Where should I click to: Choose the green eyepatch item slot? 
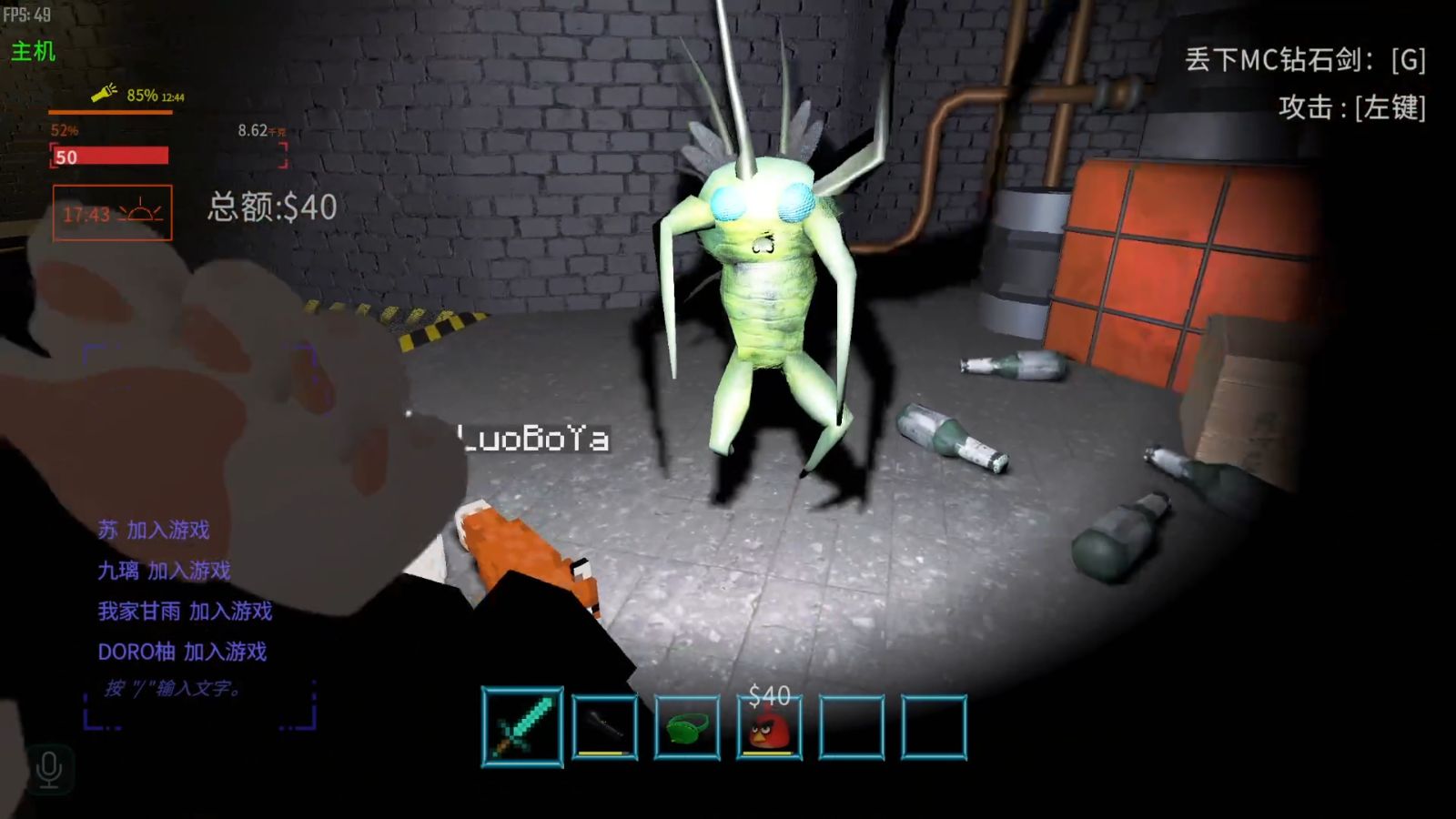point(687,727)
